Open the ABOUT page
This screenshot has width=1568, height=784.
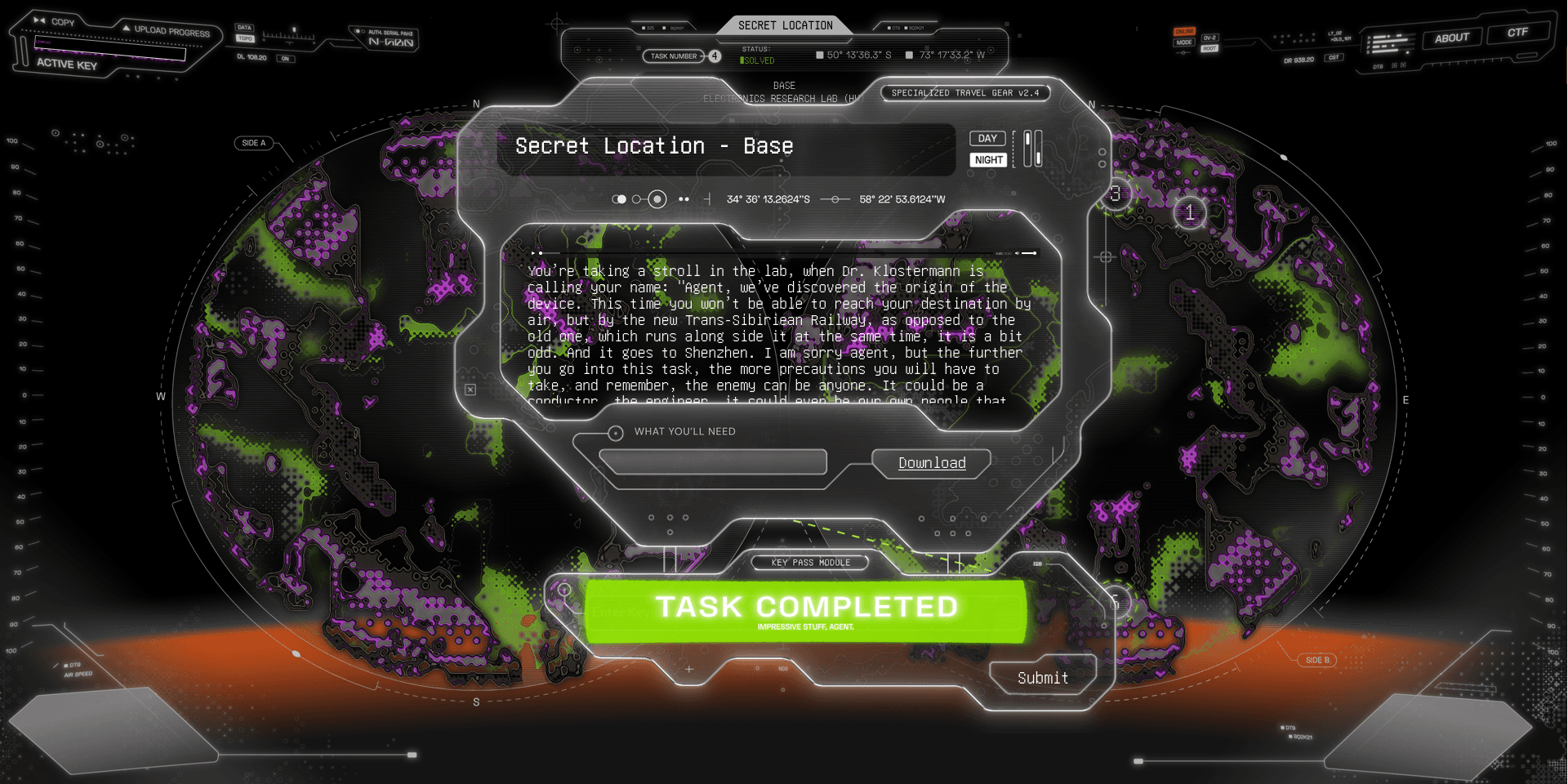pyautogui.click(x=1452, y=38)
